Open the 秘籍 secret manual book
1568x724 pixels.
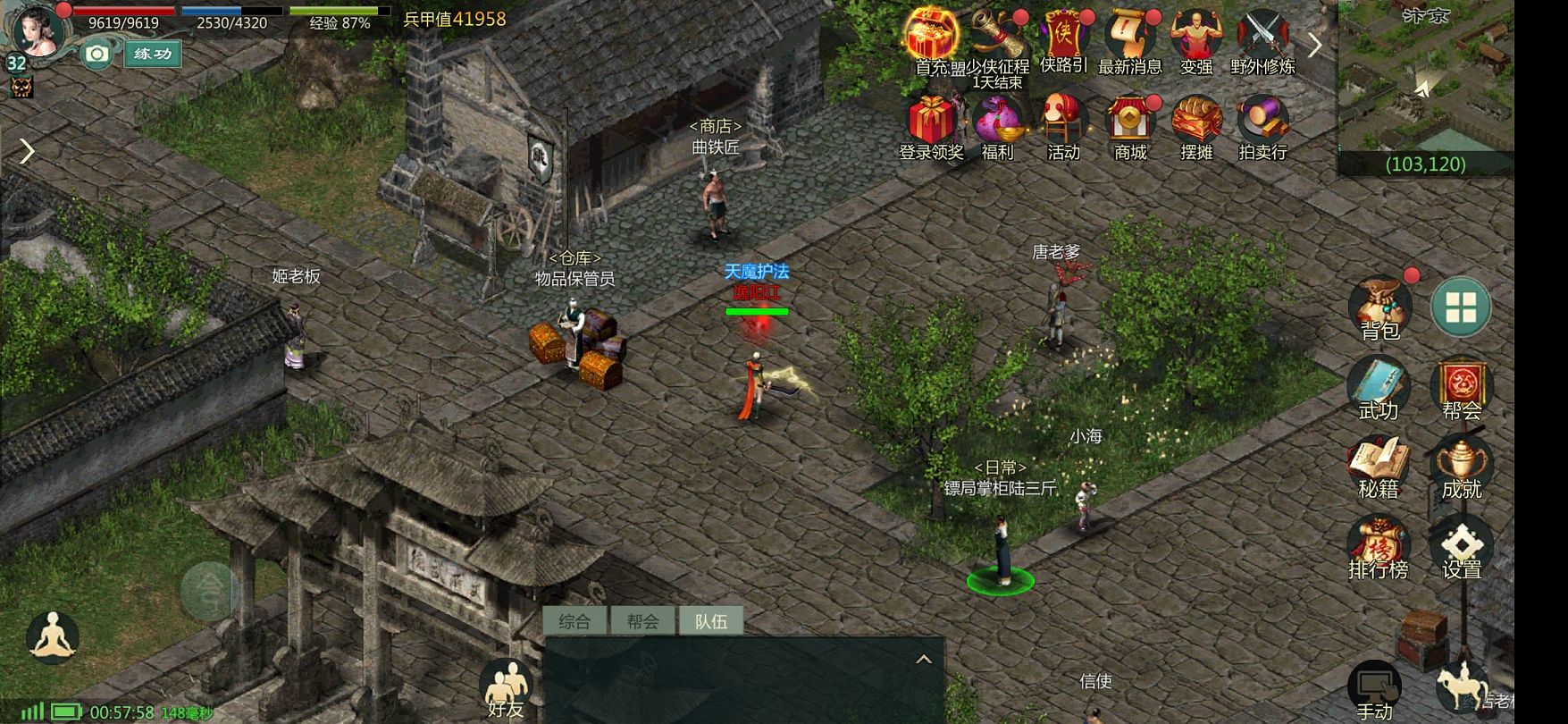point(1378,466)
